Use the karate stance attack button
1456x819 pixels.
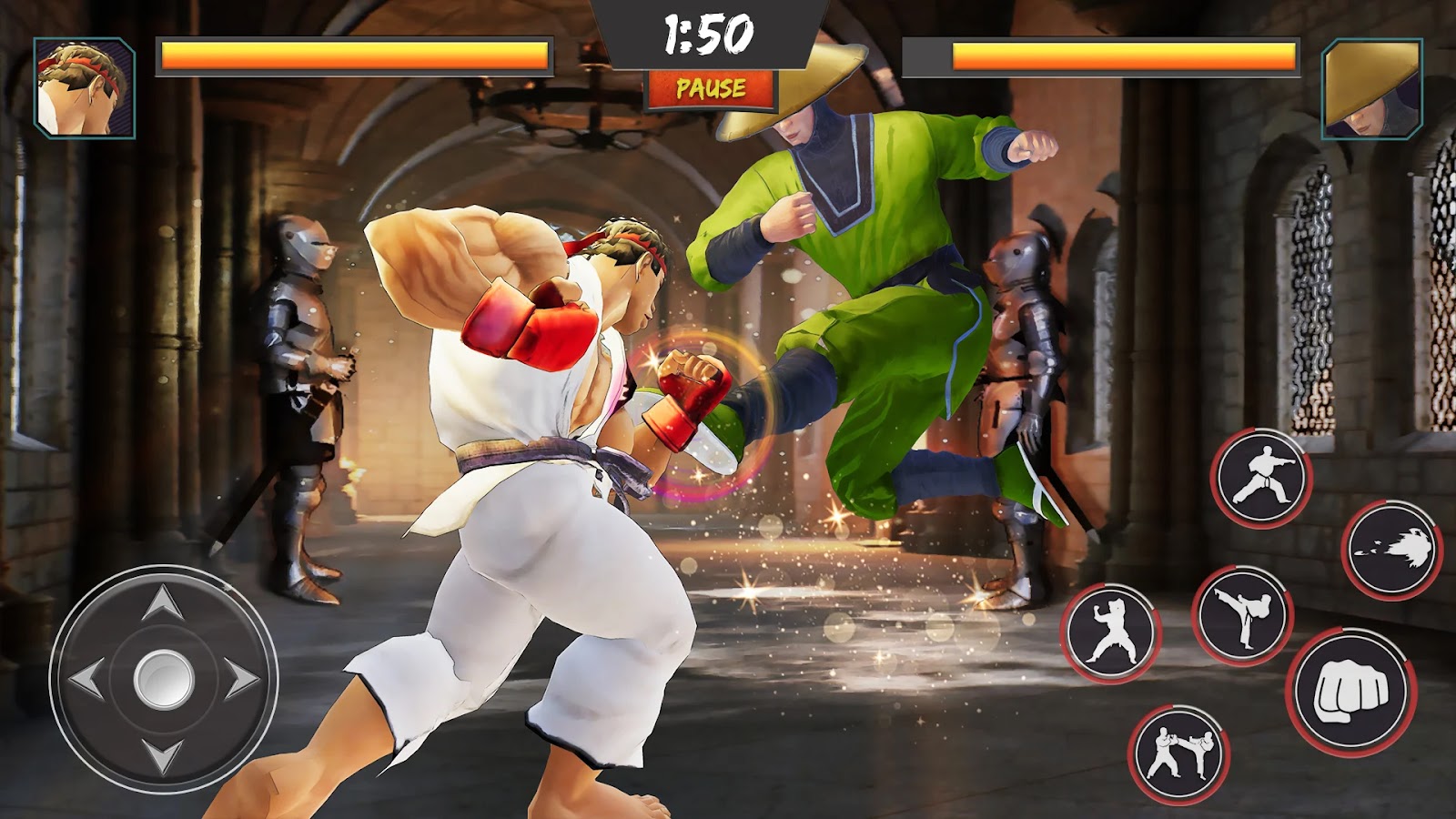pyautogui.click(x=1260, y=477)
